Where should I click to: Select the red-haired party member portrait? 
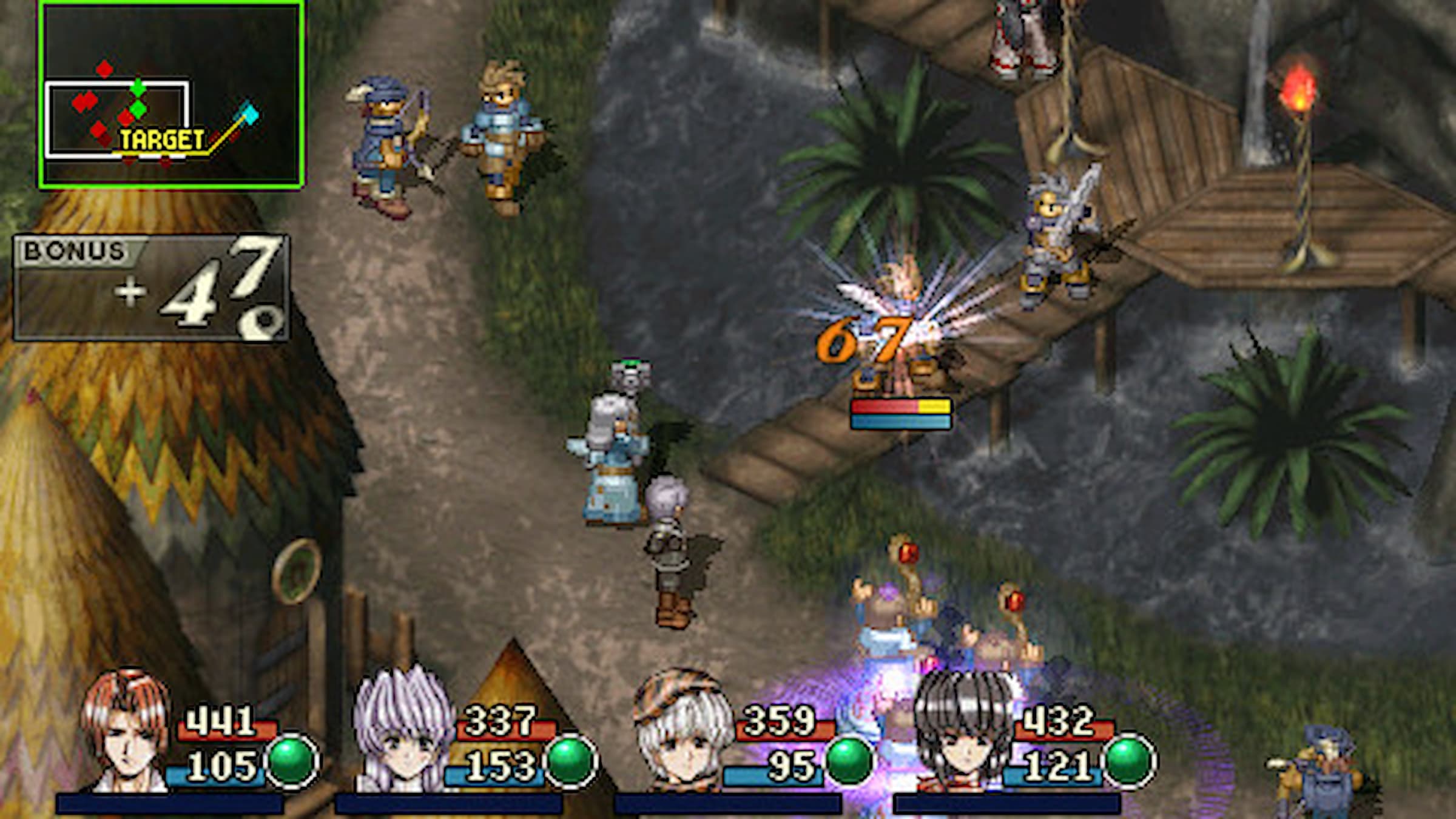coord(126,732)
